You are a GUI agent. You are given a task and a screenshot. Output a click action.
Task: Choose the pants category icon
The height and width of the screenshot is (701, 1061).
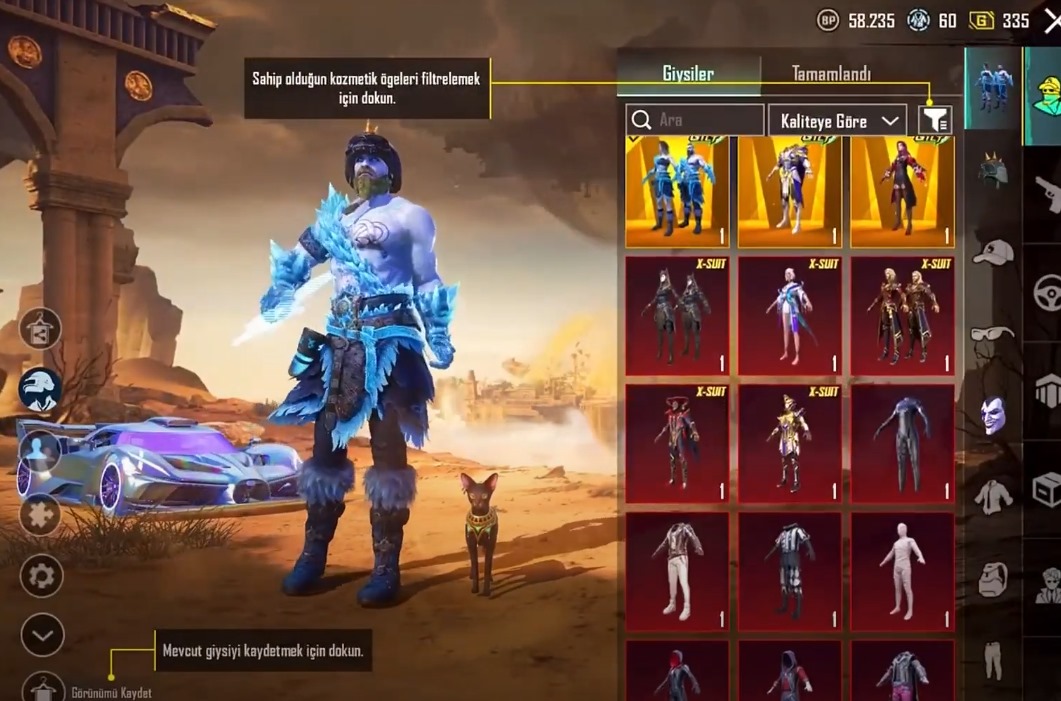[x=992, y=660]
